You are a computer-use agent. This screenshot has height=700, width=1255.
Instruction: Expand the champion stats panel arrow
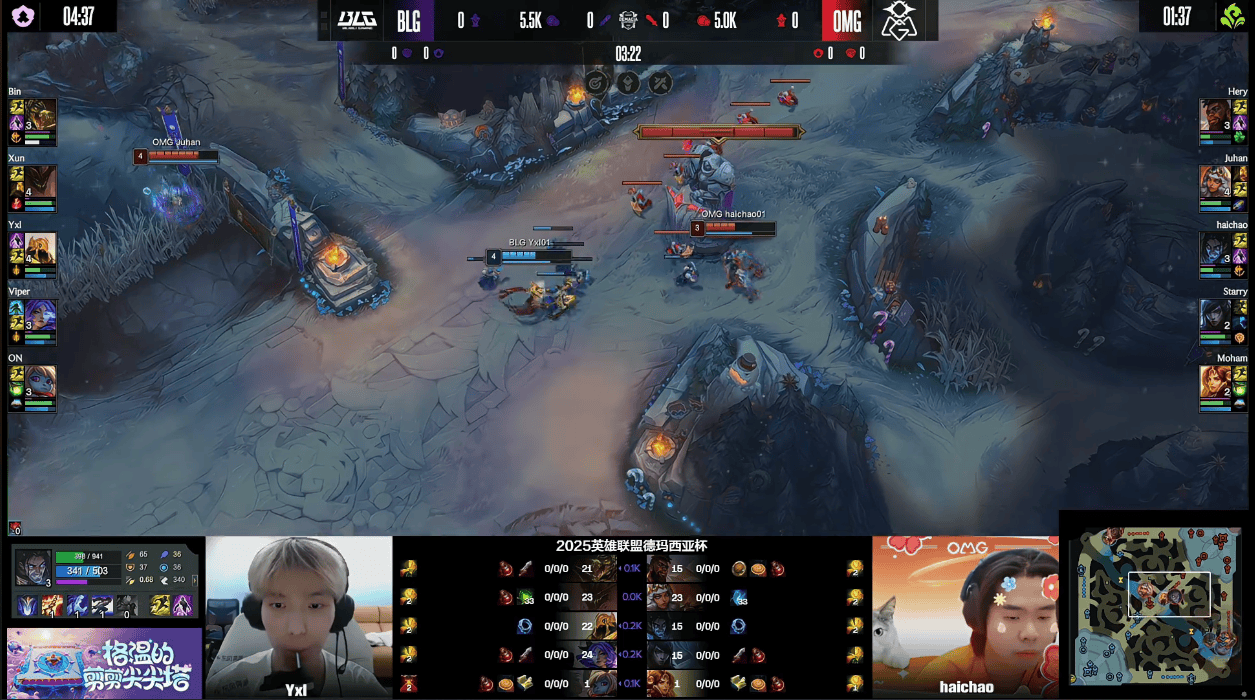[194, 579]
